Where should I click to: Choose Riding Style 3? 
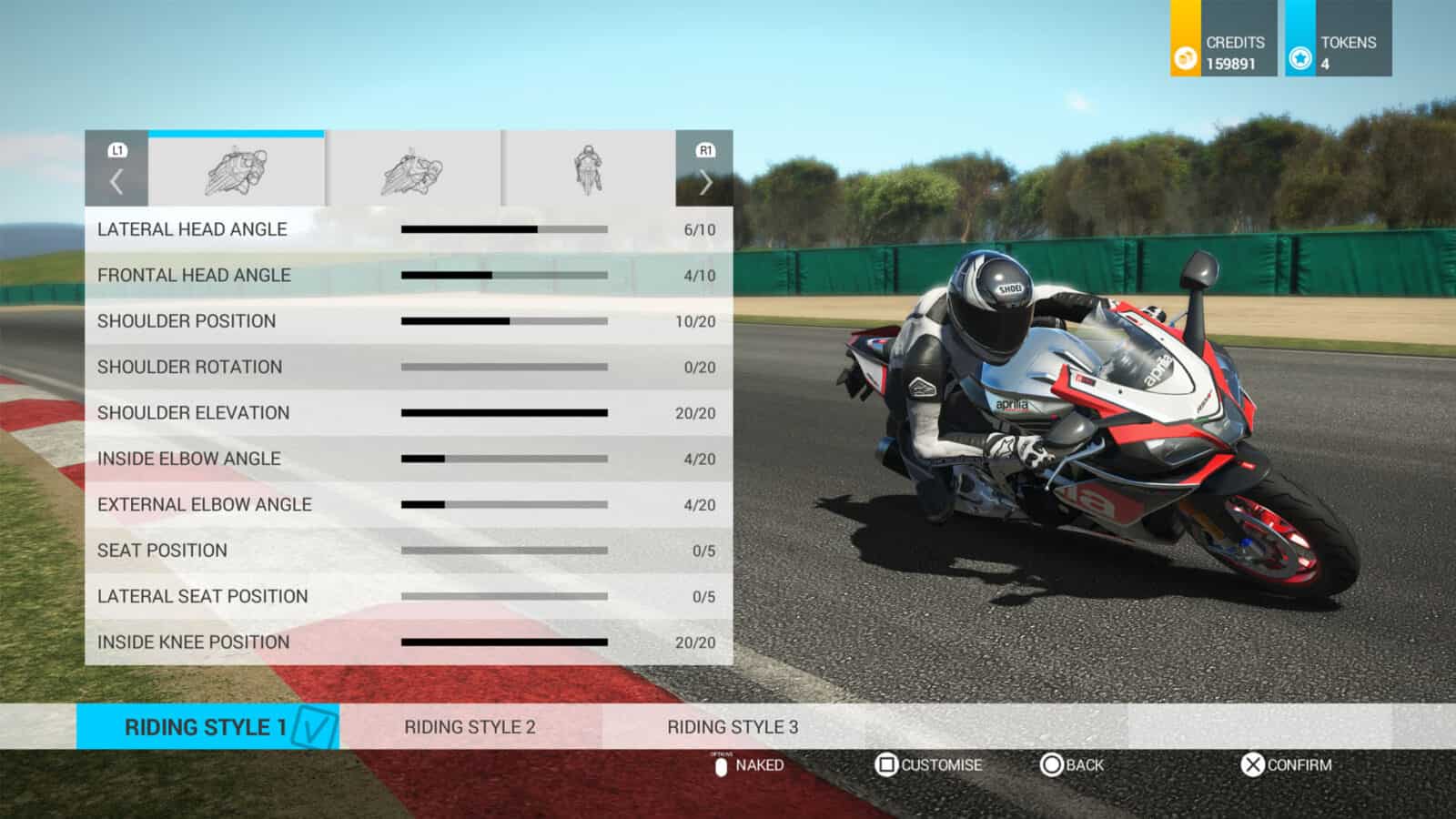[x=733, y=727]
